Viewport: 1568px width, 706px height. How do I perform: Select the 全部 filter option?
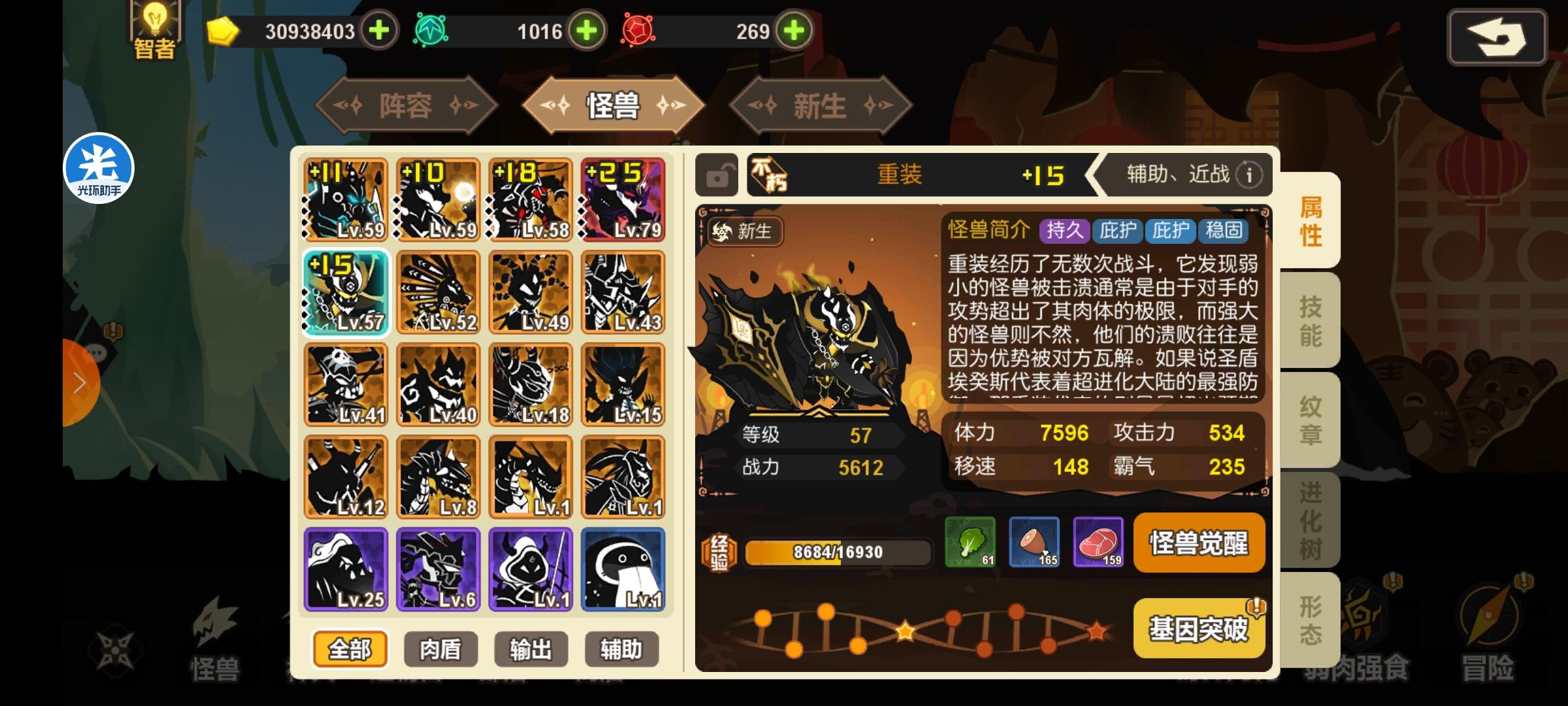pos(350,648)
